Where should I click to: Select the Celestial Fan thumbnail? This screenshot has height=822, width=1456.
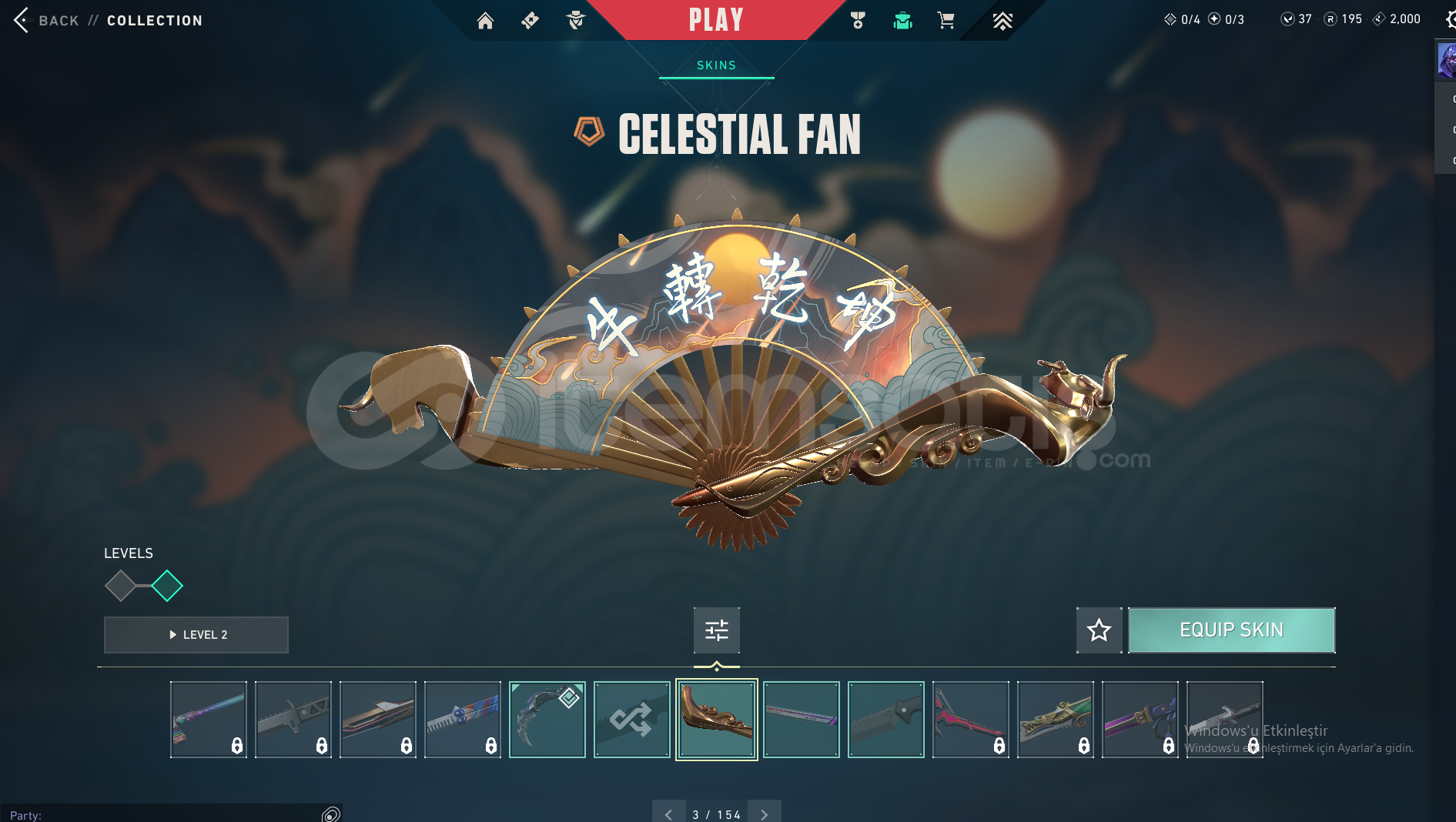(x=716, y=720)
